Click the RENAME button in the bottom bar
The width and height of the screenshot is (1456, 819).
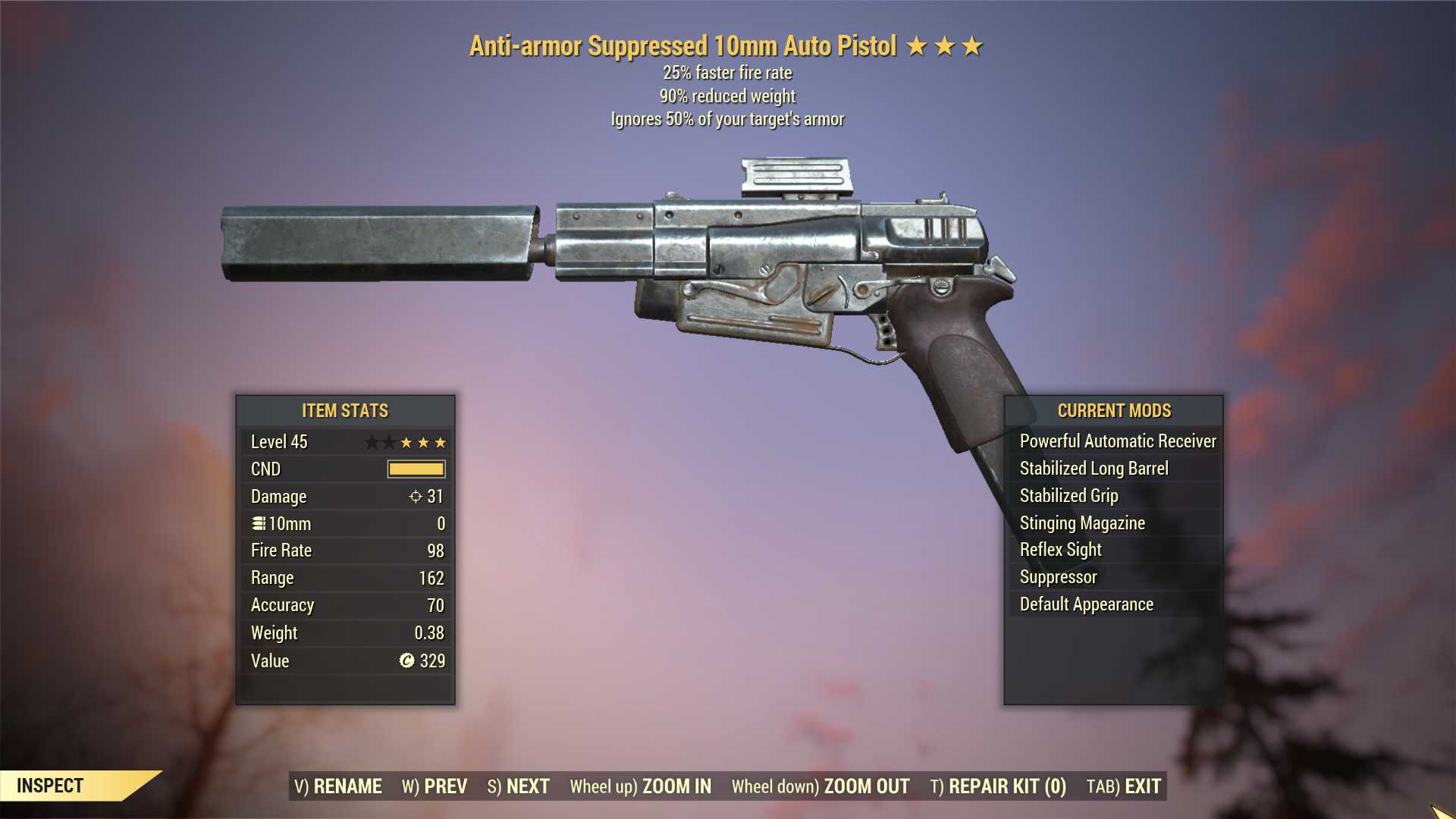[x=337, y=786]
